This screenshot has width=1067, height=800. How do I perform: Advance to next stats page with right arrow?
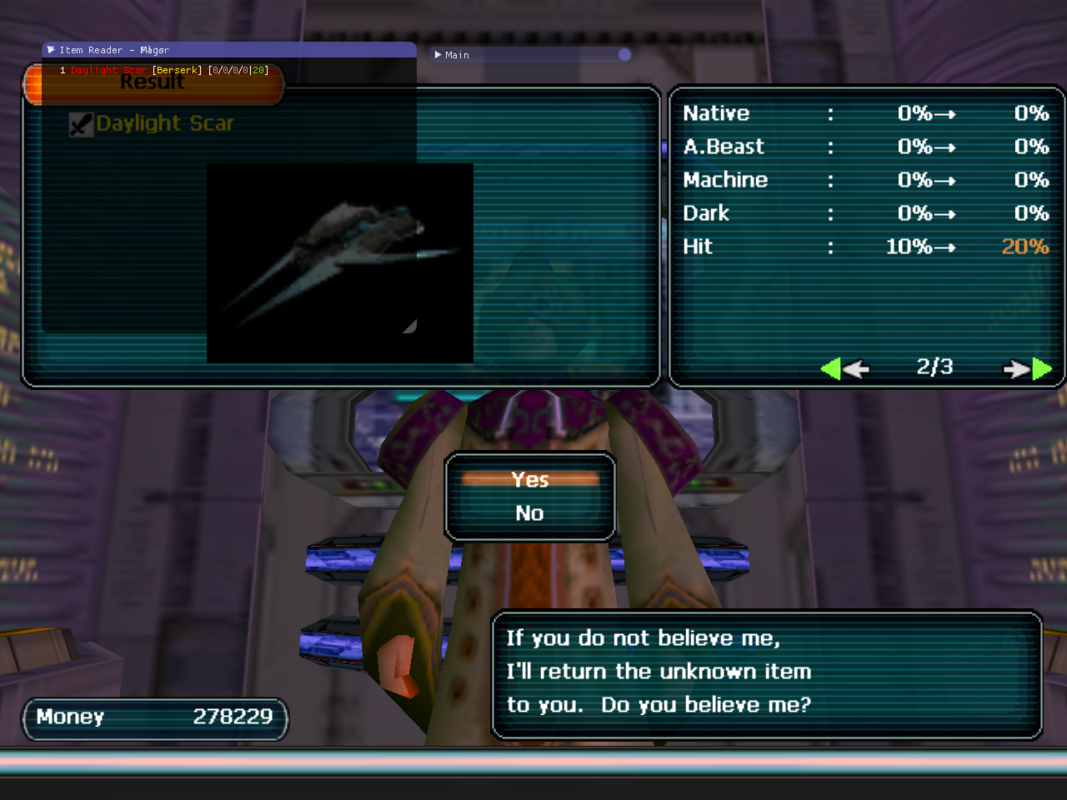tap(1028, 369)
